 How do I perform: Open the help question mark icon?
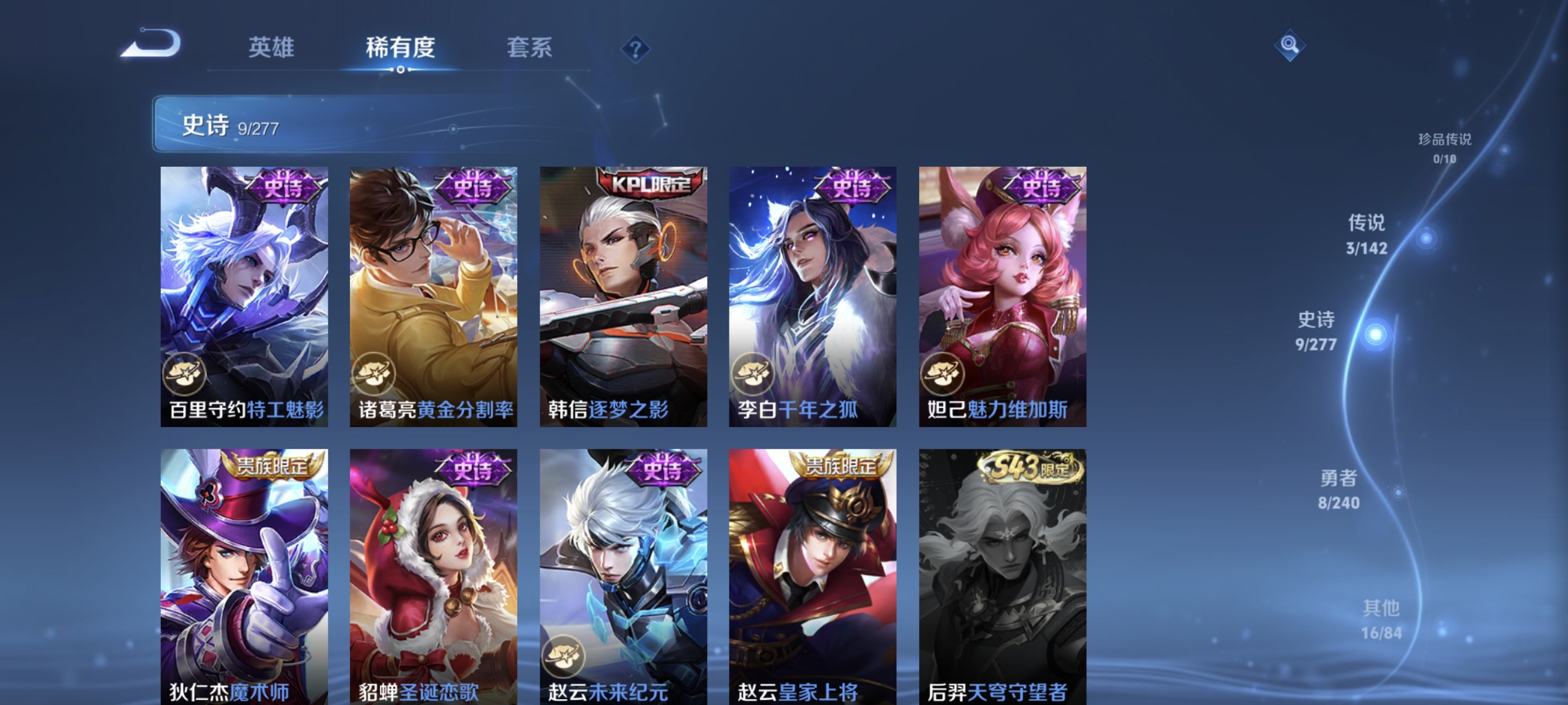coord(635,51)
